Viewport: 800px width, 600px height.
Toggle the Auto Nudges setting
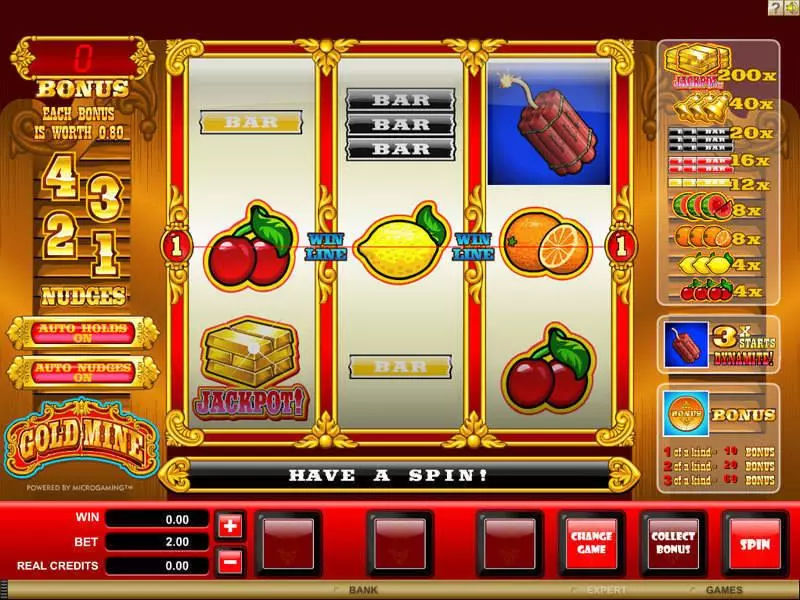[82, 371]
